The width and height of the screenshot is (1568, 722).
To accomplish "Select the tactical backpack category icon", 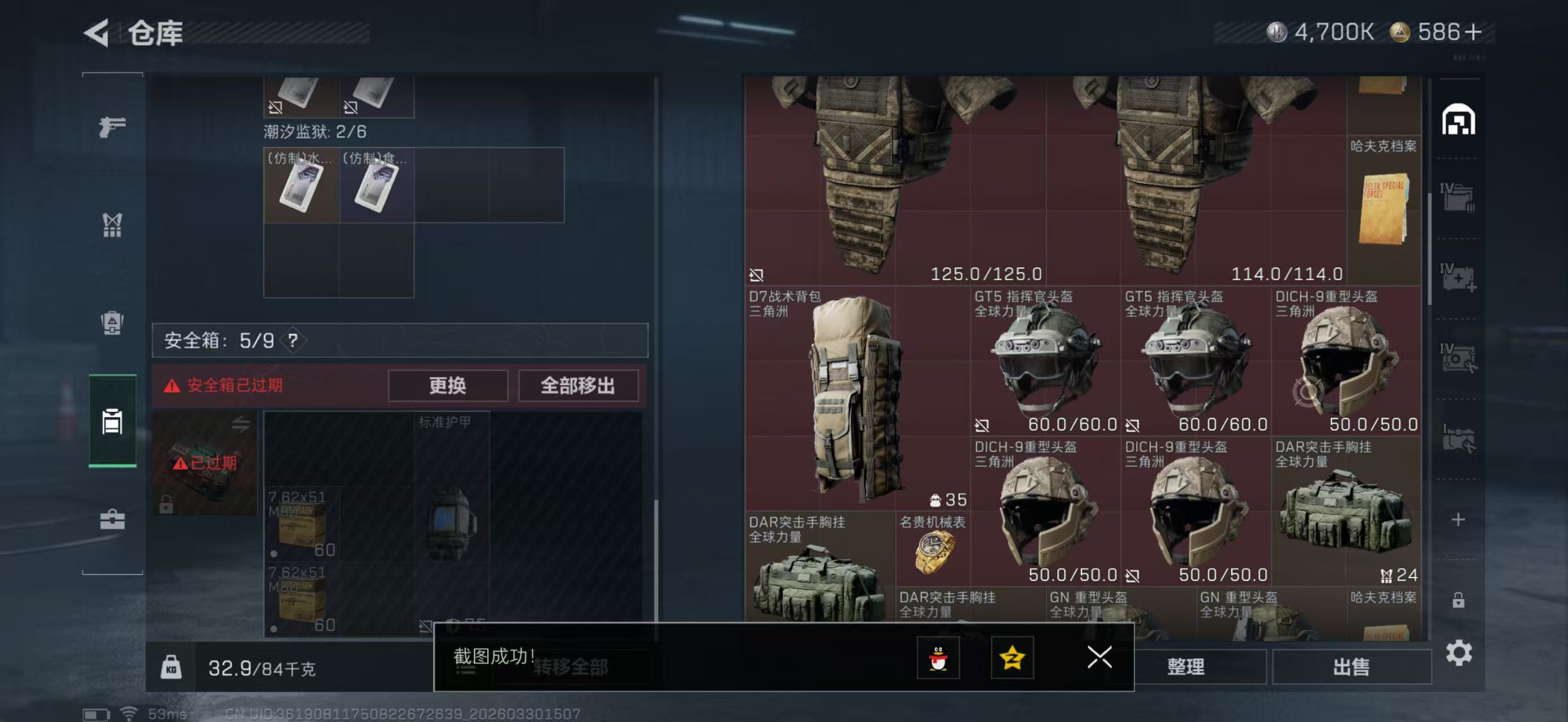I will click(112, 322).
